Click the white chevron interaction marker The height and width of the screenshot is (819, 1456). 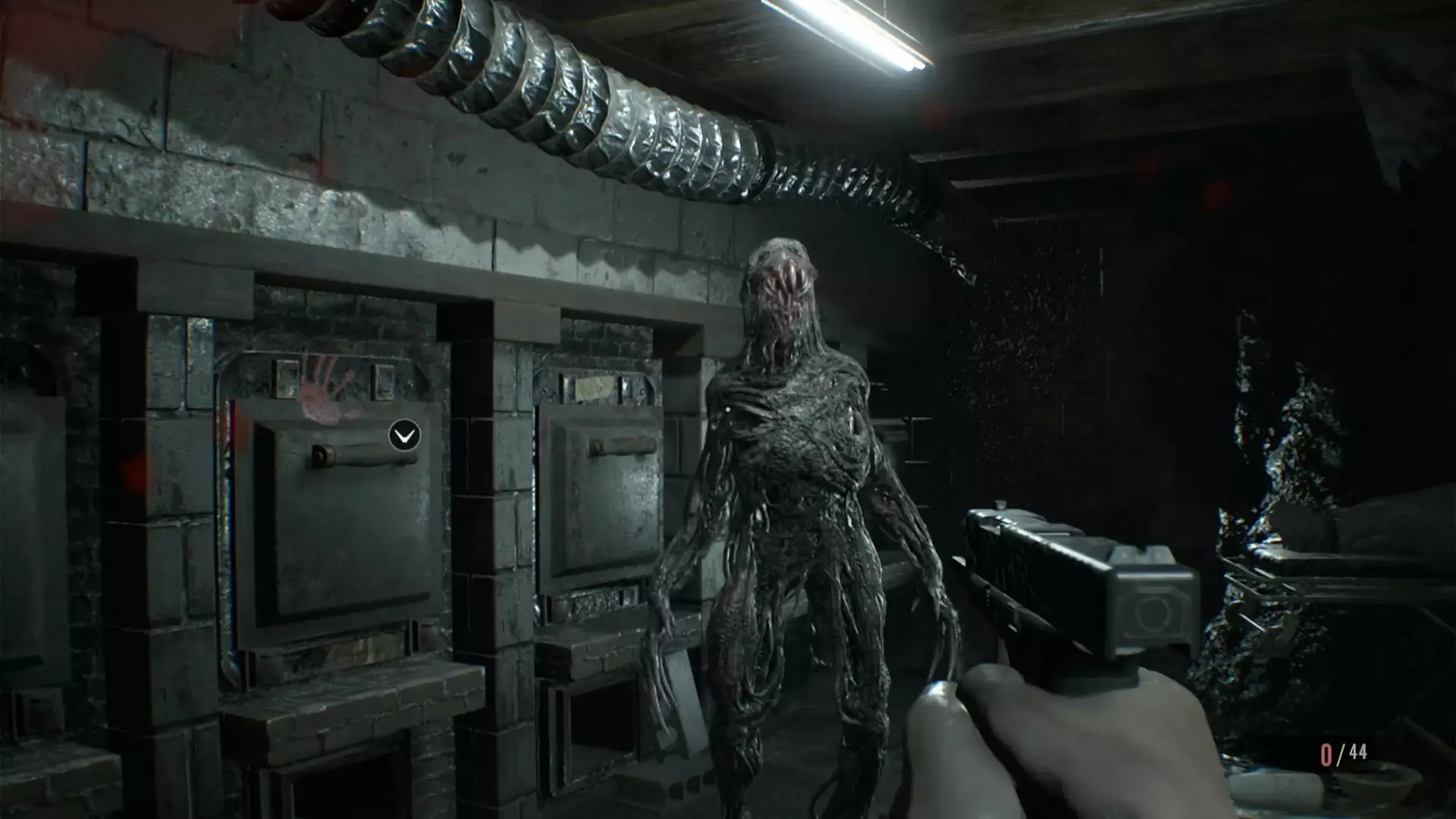pos(404,435)
